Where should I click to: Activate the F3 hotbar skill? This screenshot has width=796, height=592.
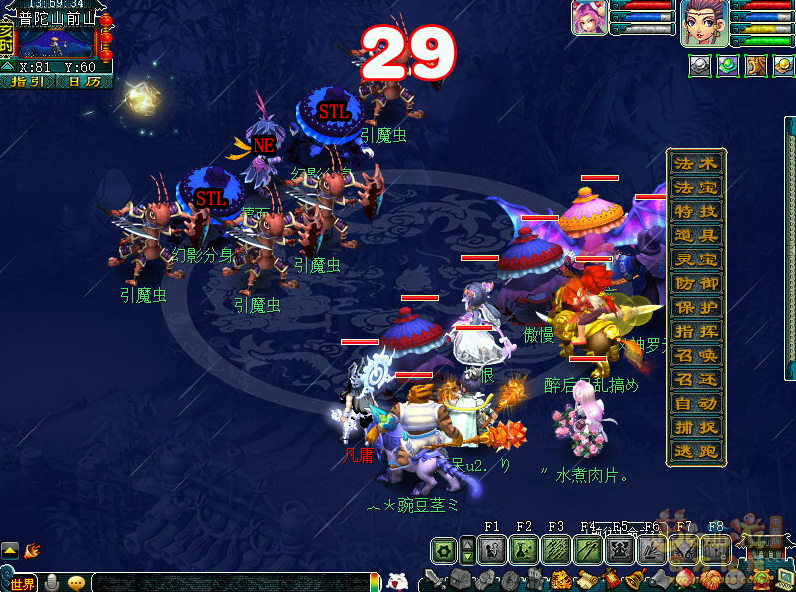point(555,549)
